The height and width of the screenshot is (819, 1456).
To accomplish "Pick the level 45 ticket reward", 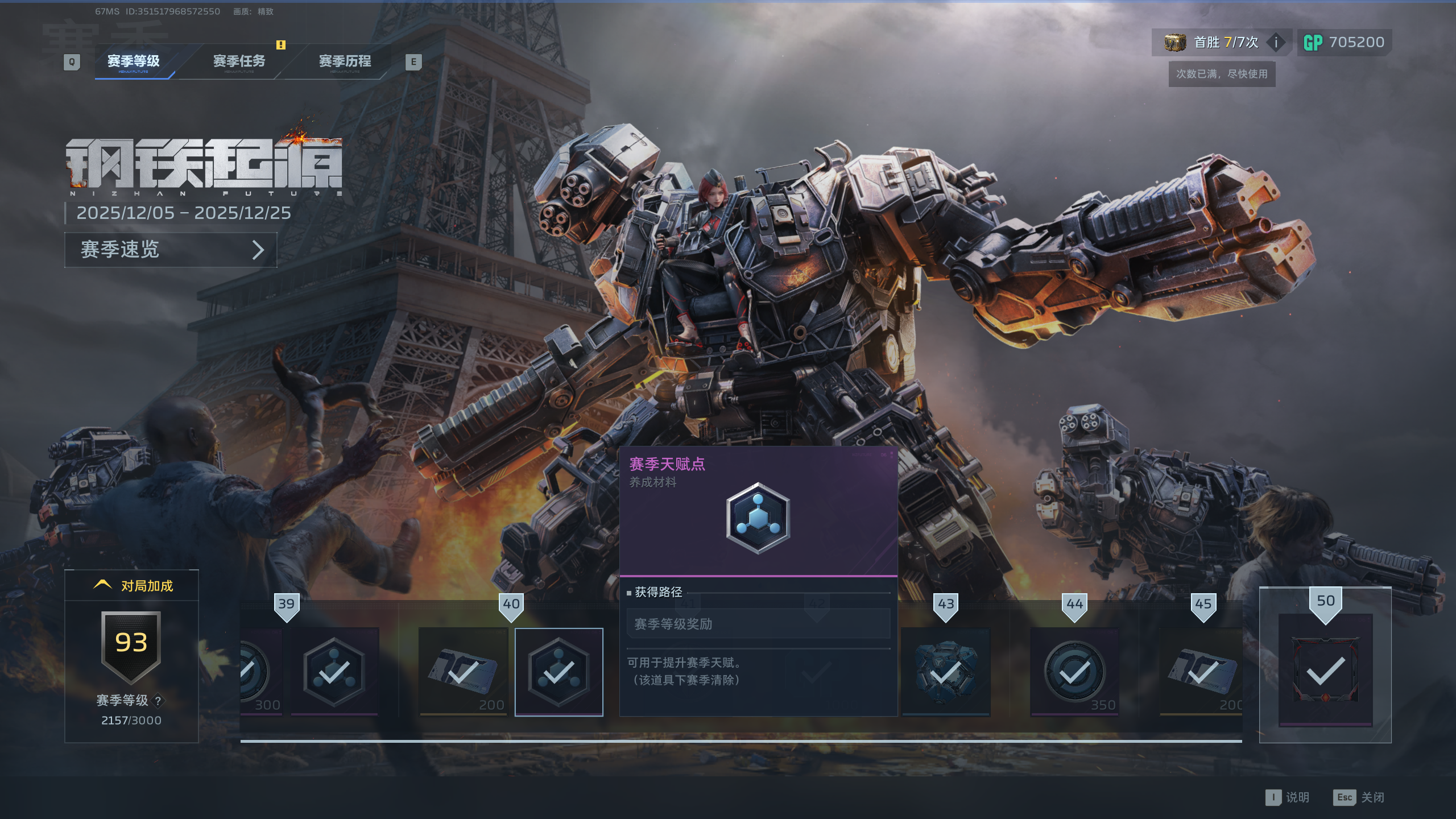I will (1201, 672).
